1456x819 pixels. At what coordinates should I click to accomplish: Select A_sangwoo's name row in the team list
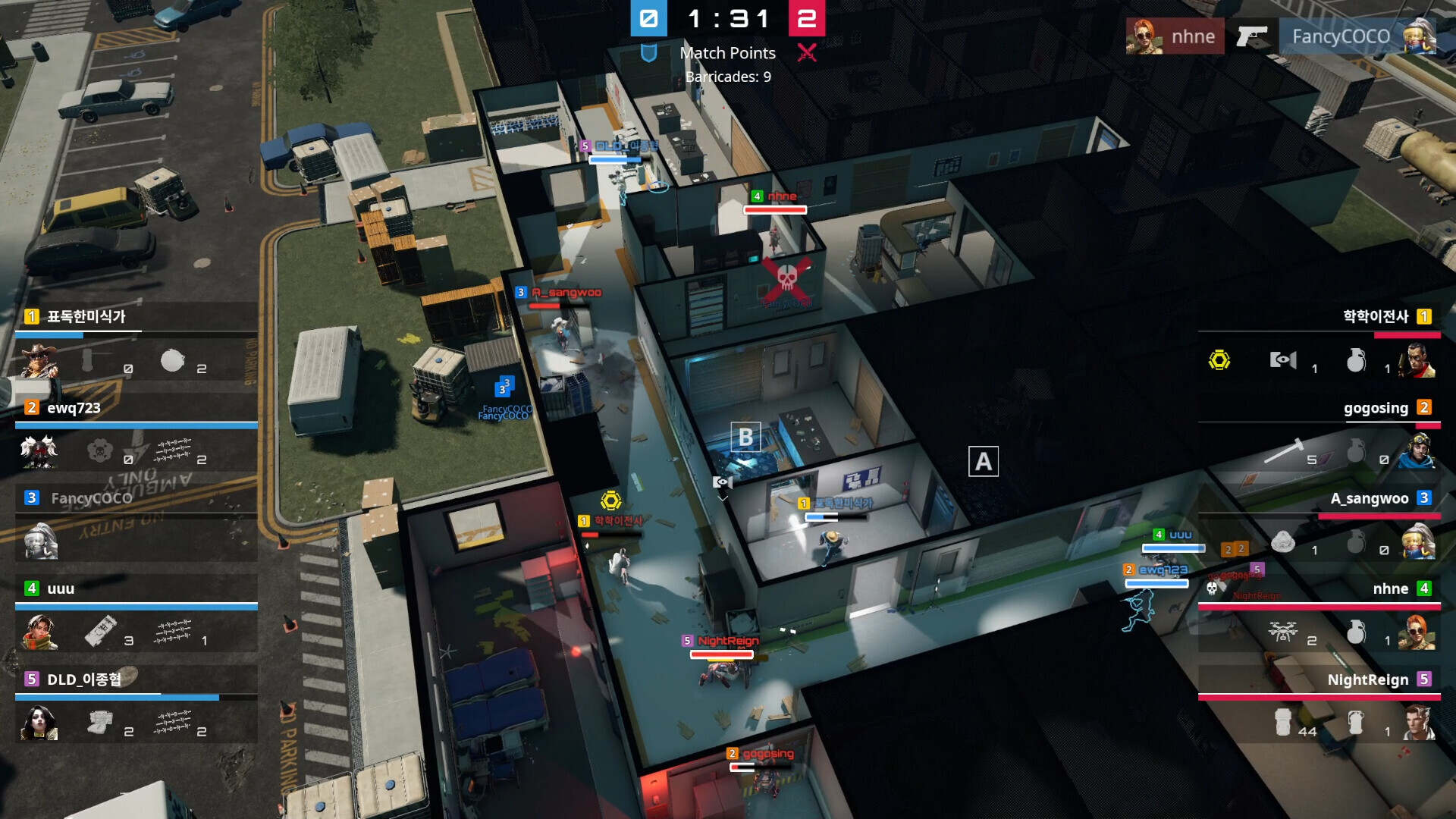point(1370,498)
